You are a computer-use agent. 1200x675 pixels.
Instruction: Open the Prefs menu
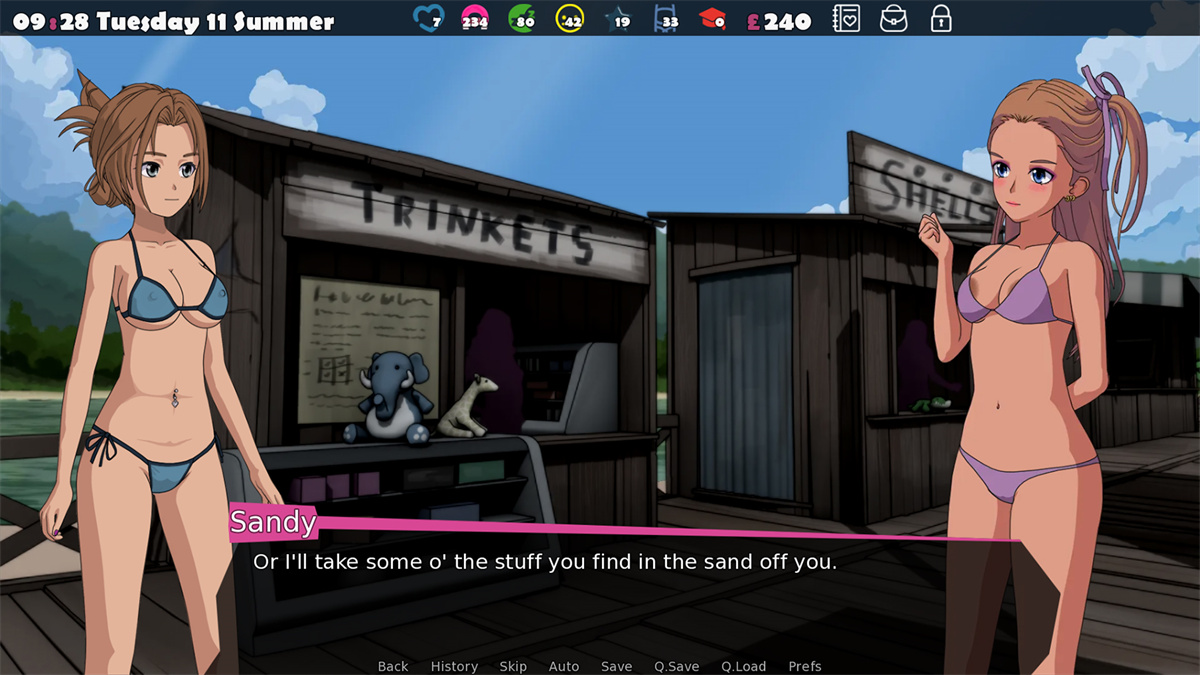[805, 666]
